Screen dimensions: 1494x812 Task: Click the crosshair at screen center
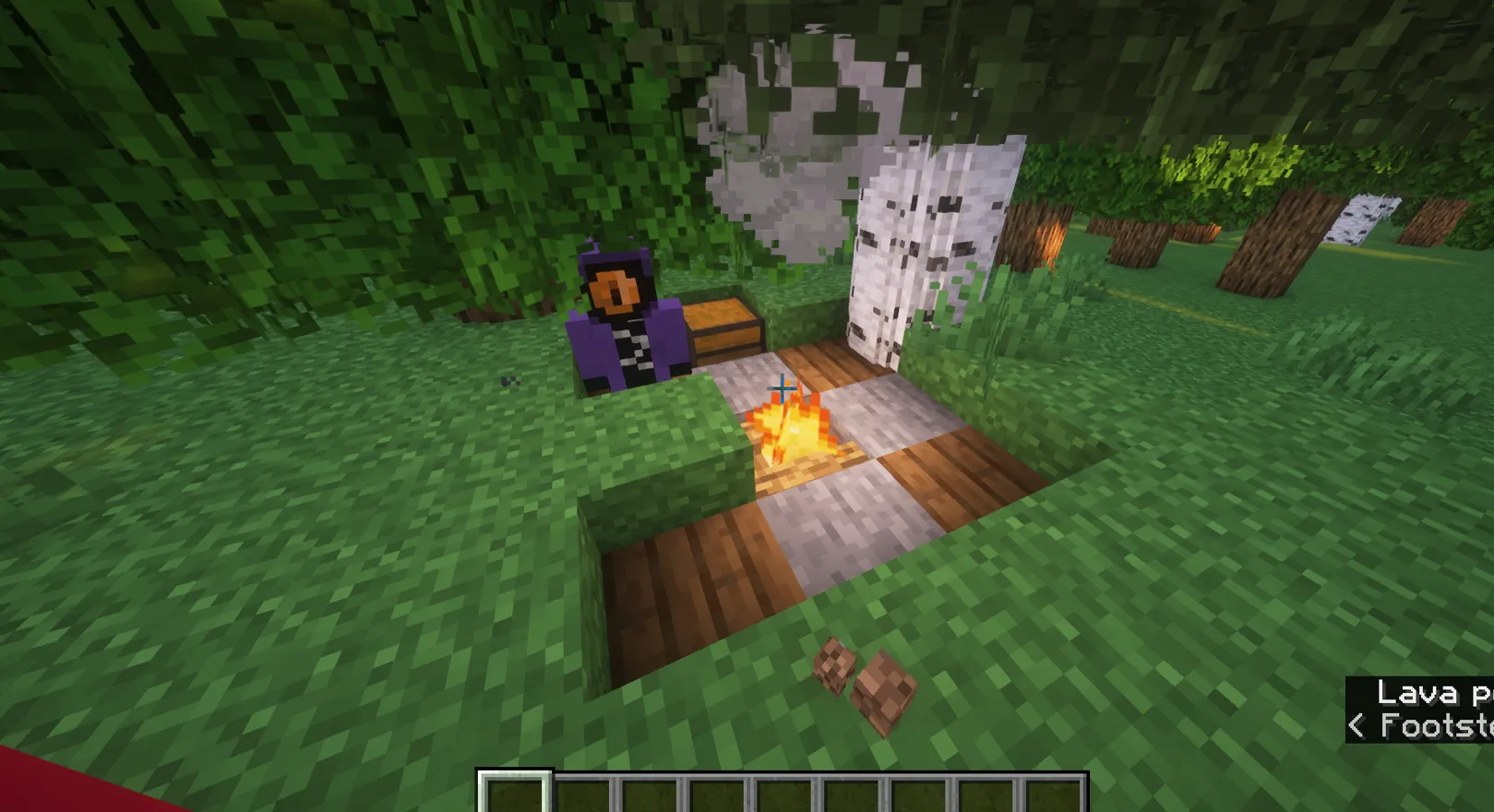(x=783, y=389)
